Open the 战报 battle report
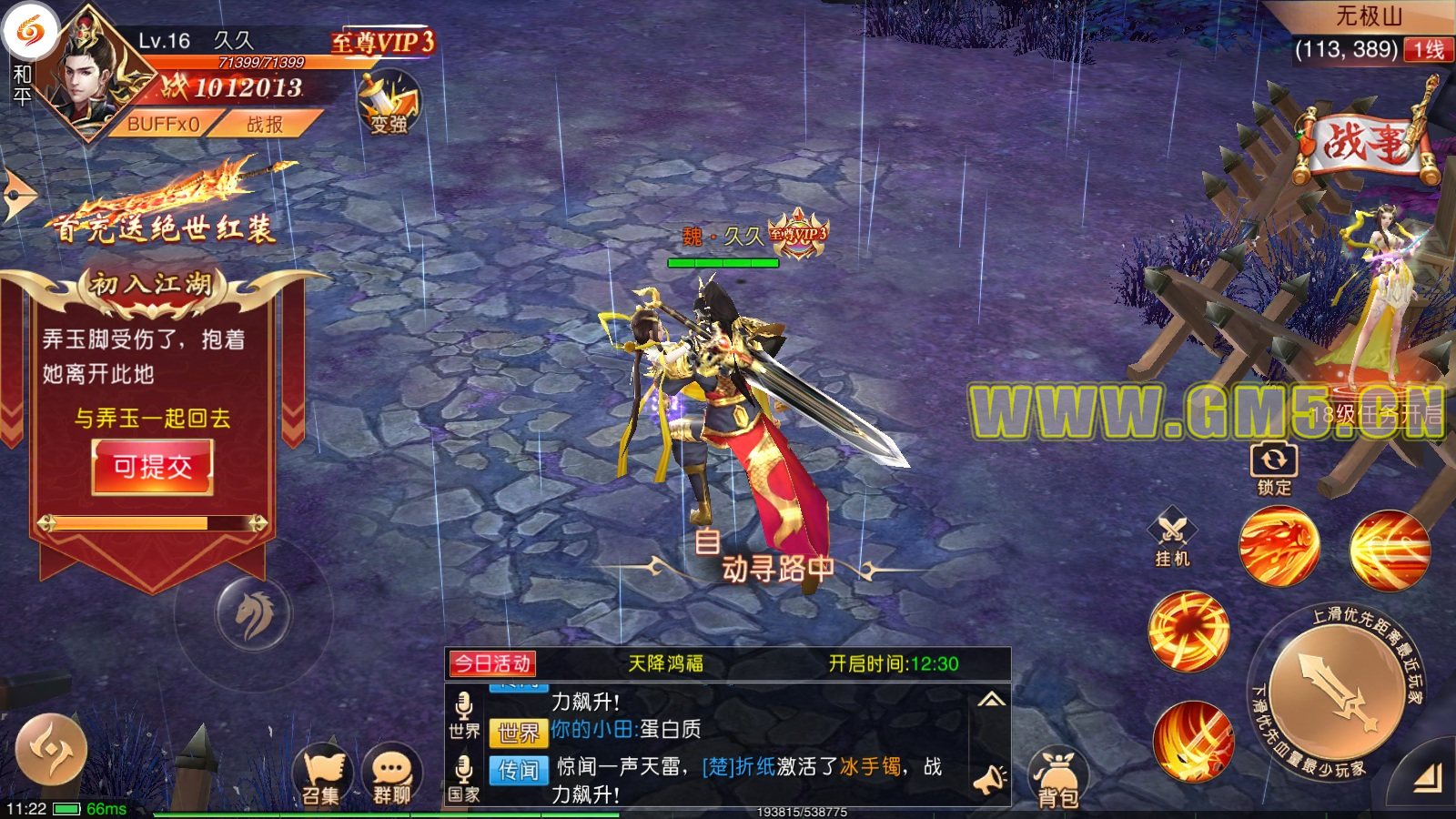Image resolution: width=1456 pixels, height=819 pixels. click(265, 124)
